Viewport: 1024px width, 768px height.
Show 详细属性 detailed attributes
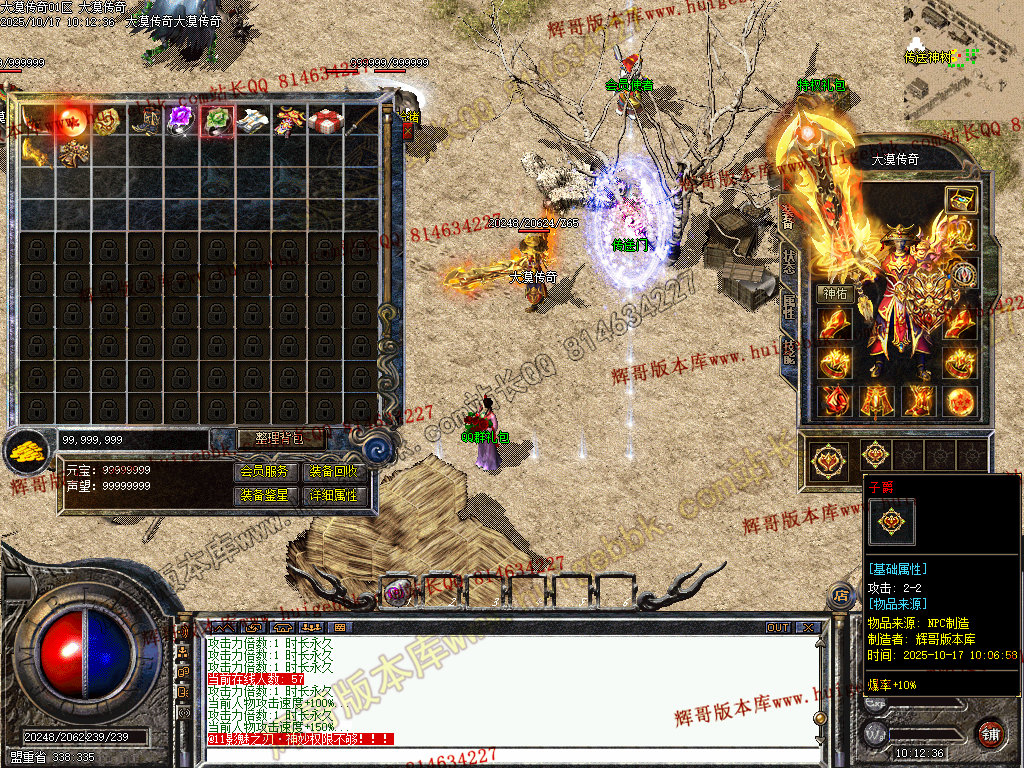point(333,495)
